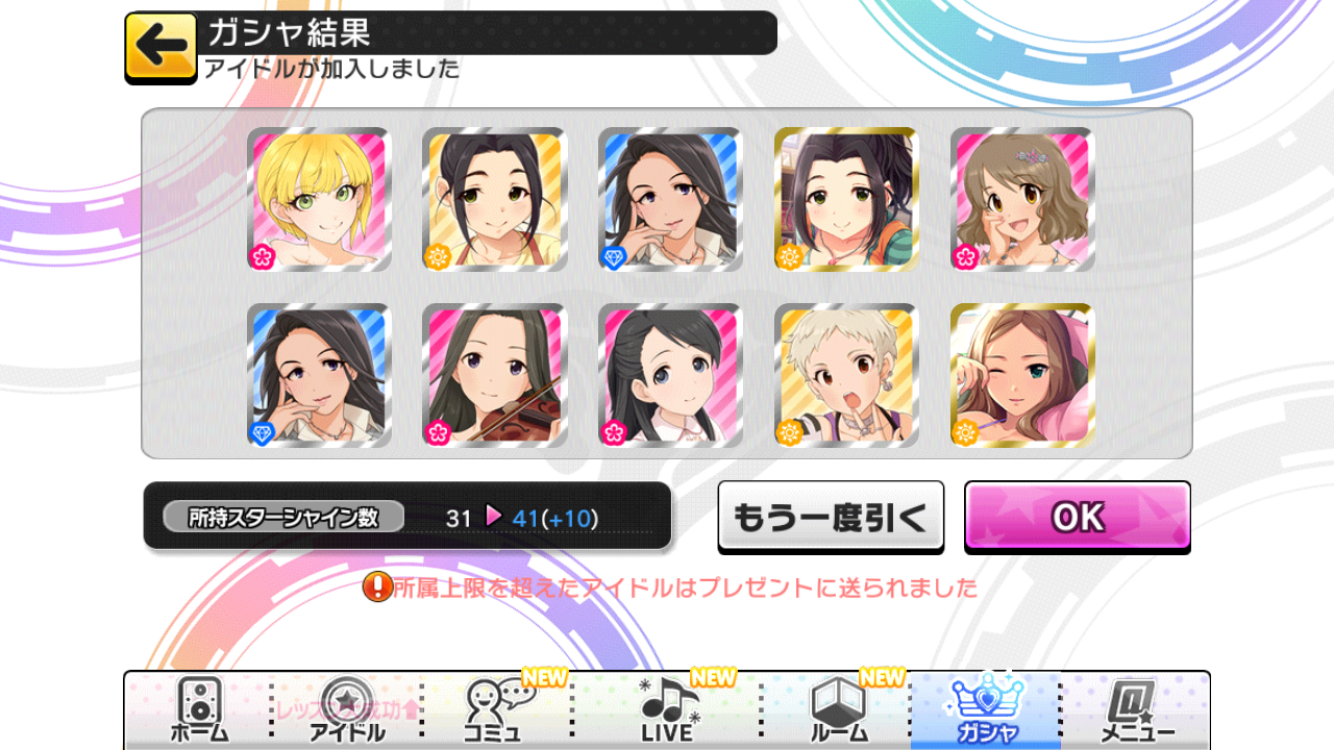
Task: Open the LIVE music tab
Action: (x=667, y=710)
